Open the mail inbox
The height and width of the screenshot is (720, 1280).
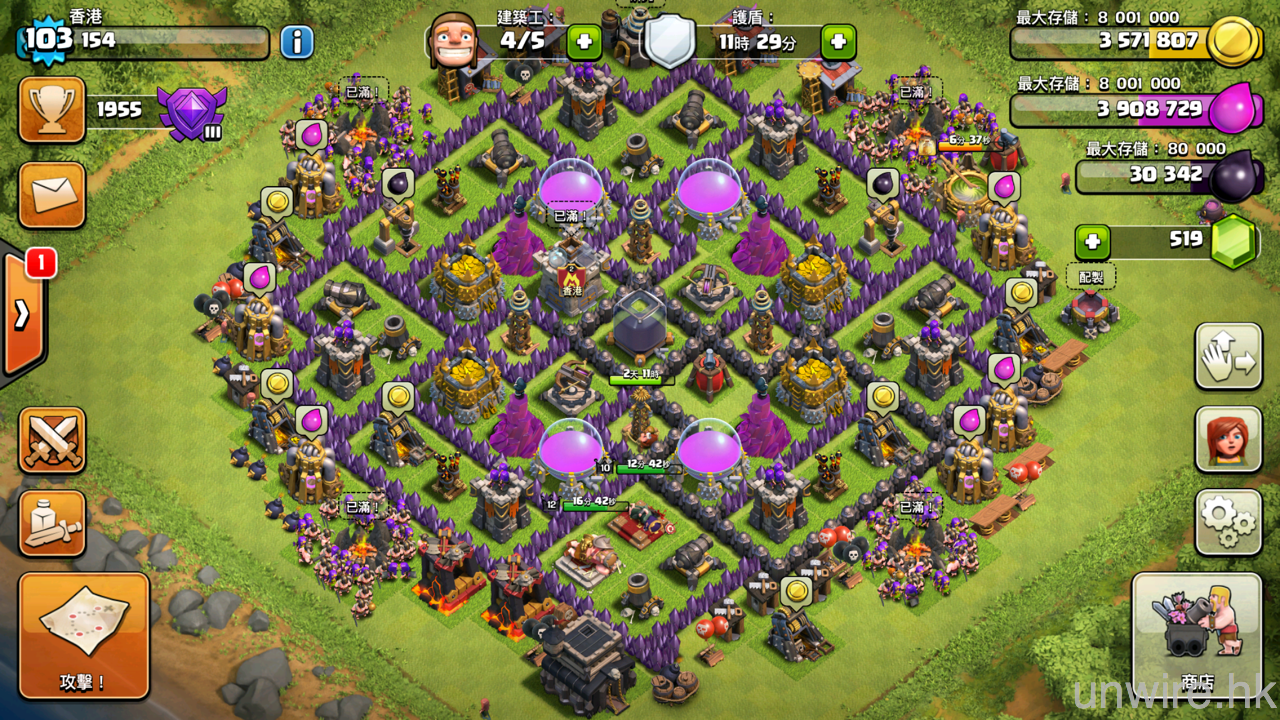pos(52,195)
